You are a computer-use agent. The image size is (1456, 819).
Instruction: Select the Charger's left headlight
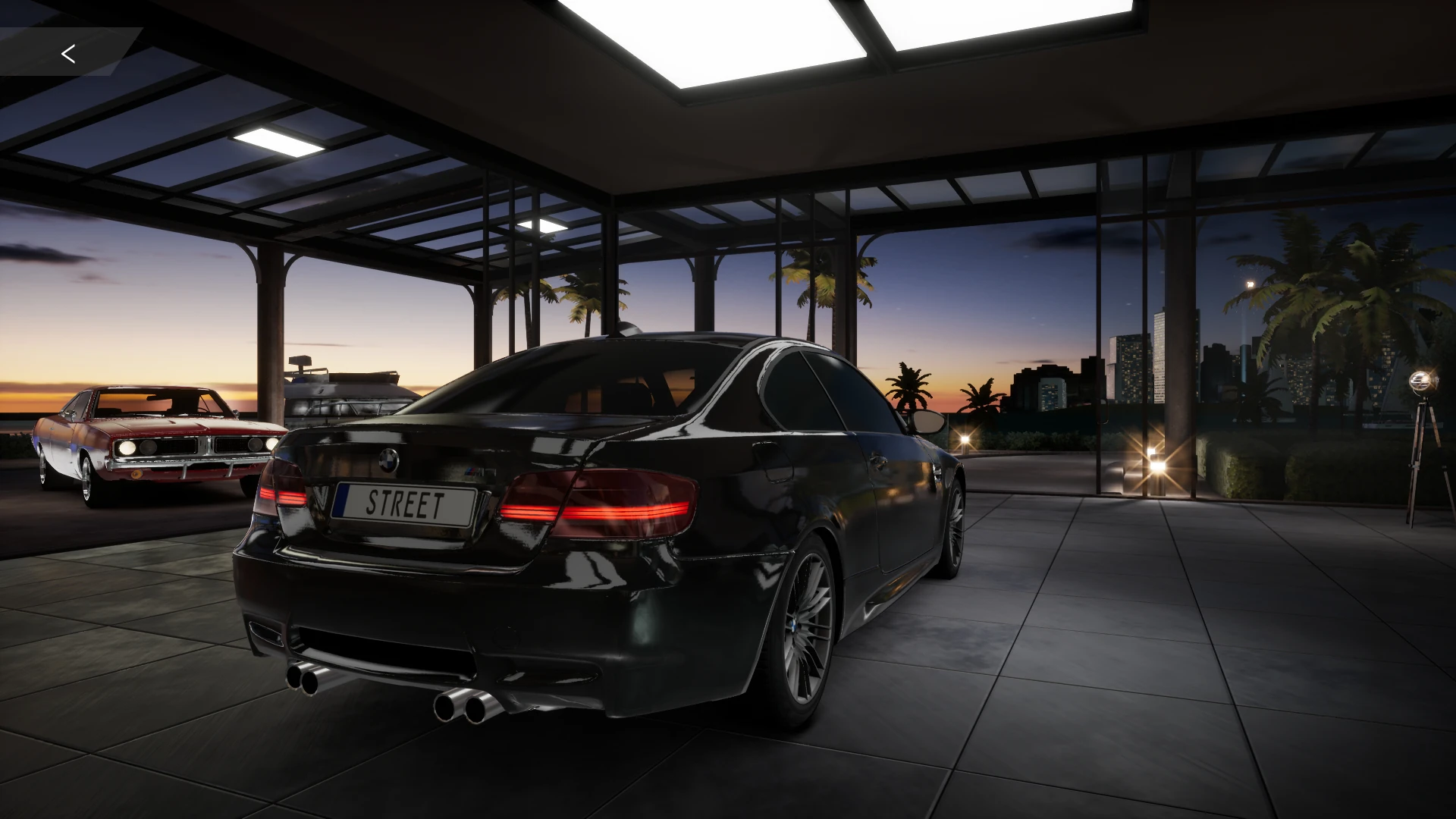[125, 447]
